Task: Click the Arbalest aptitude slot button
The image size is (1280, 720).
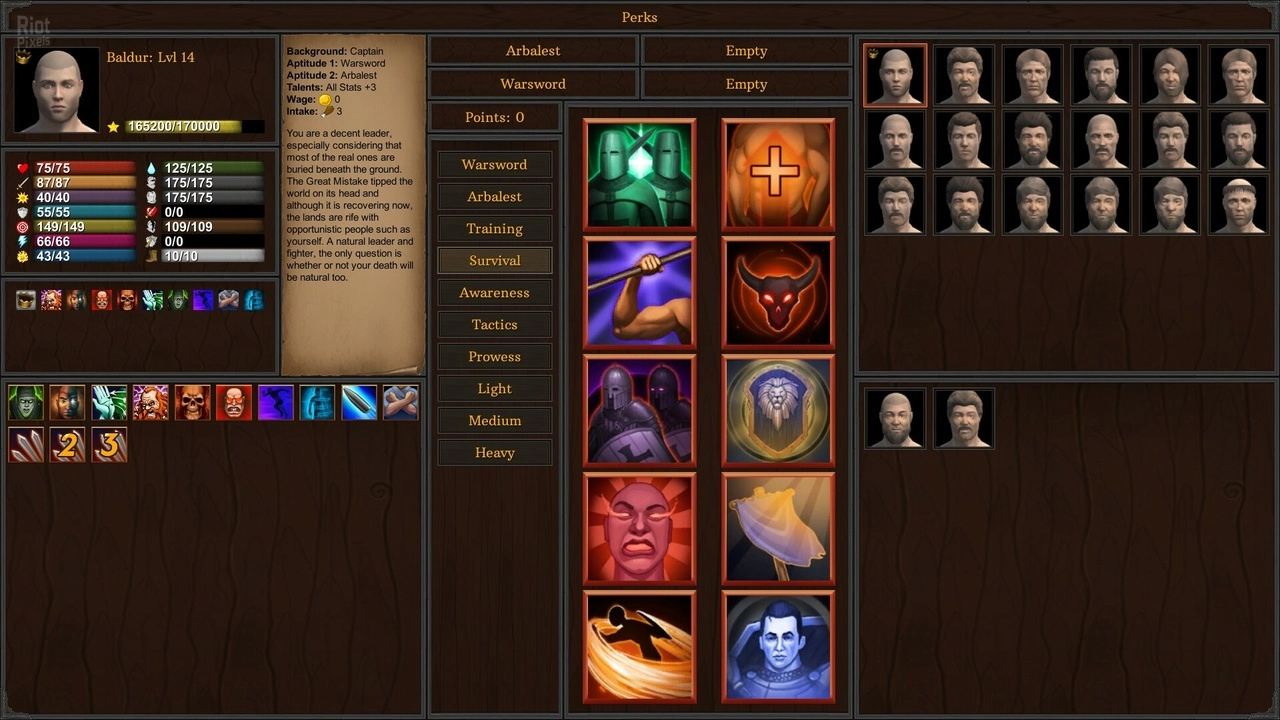Action: coord(533,51)
